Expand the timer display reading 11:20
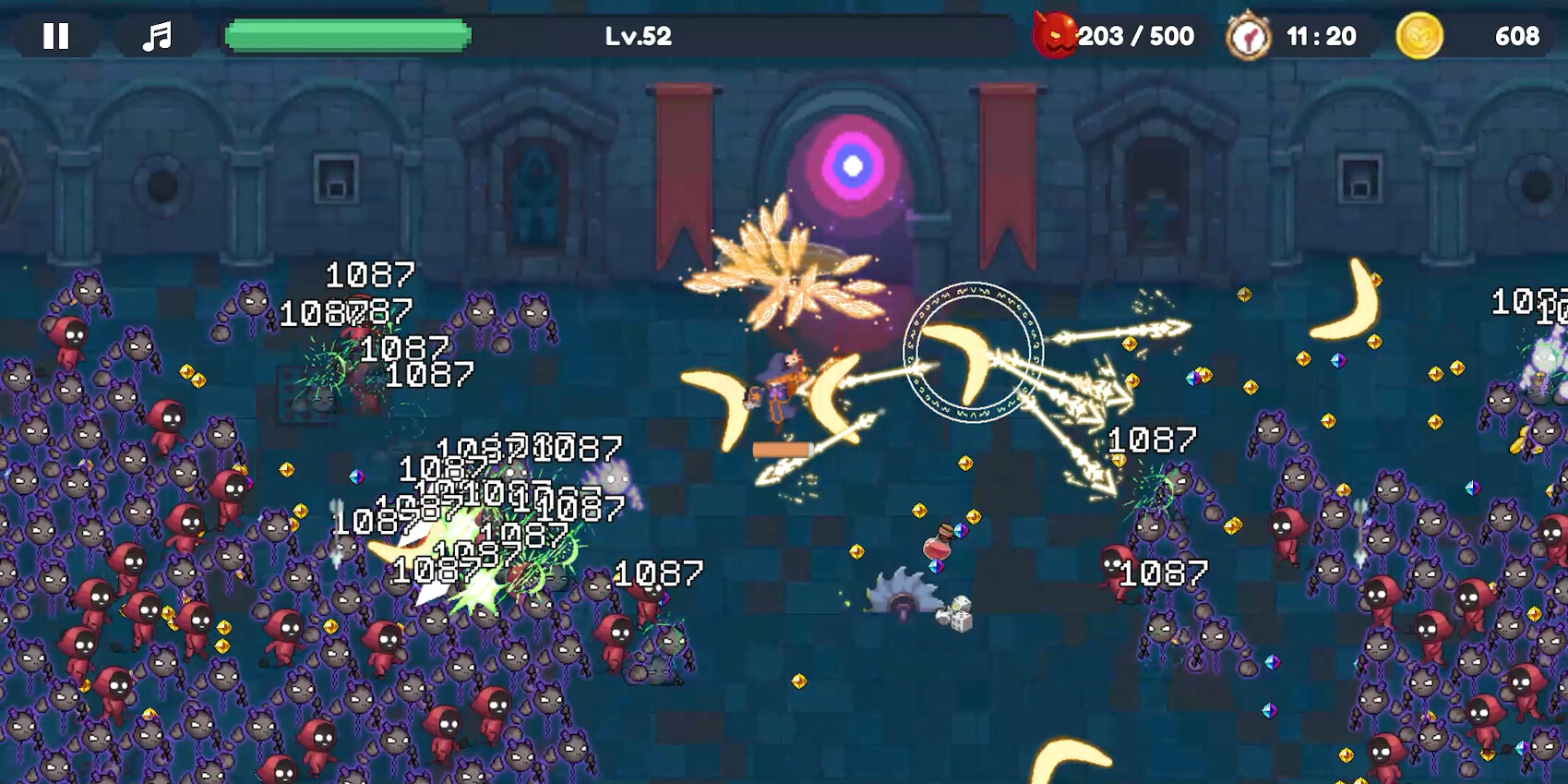1568x784 pixels. tap(1320, 36)
